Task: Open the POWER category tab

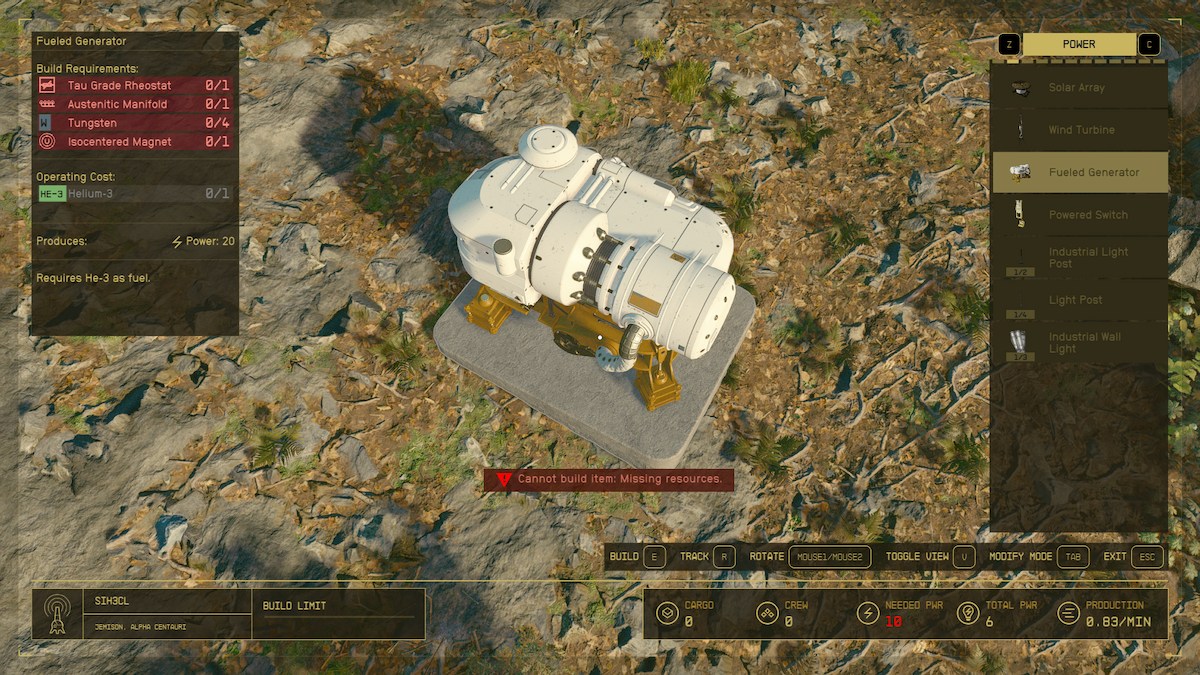Action: pyautogui.click(x=1079, y=44)
